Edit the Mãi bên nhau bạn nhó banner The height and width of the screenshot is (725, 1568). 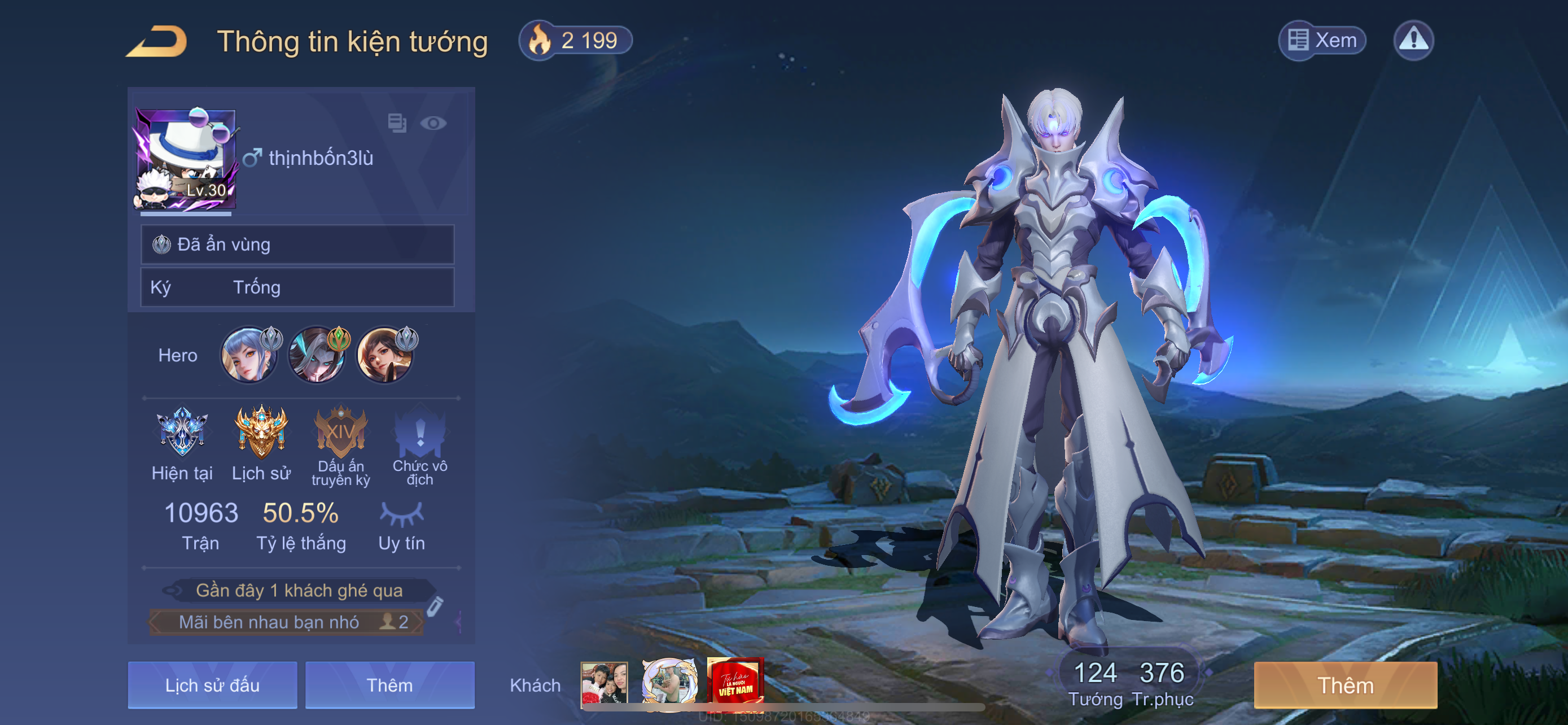point(435,606)
